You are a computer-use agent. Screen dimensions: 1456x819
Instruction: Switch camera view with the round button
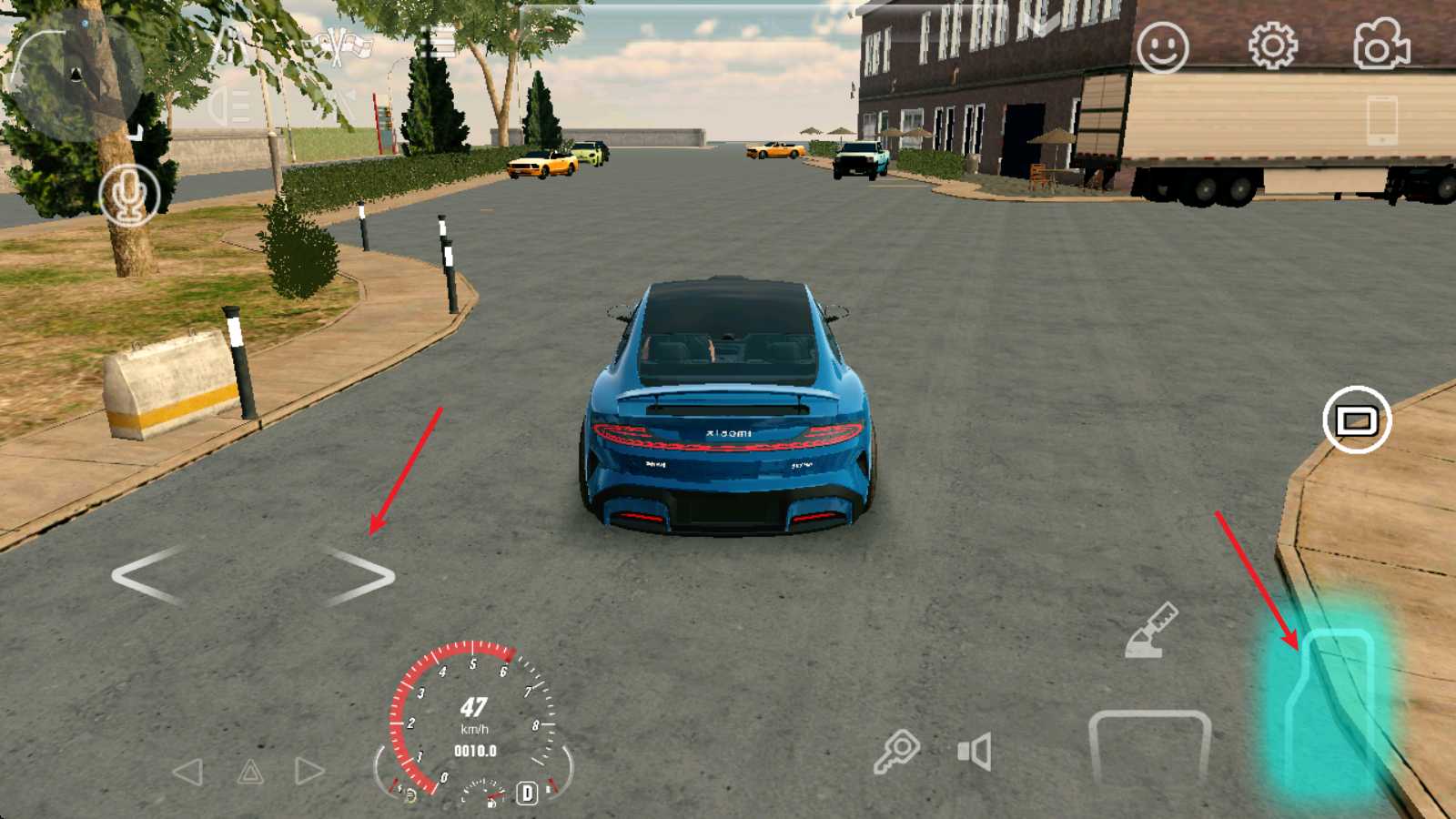pyautogui.click(x=1356, y=420)
